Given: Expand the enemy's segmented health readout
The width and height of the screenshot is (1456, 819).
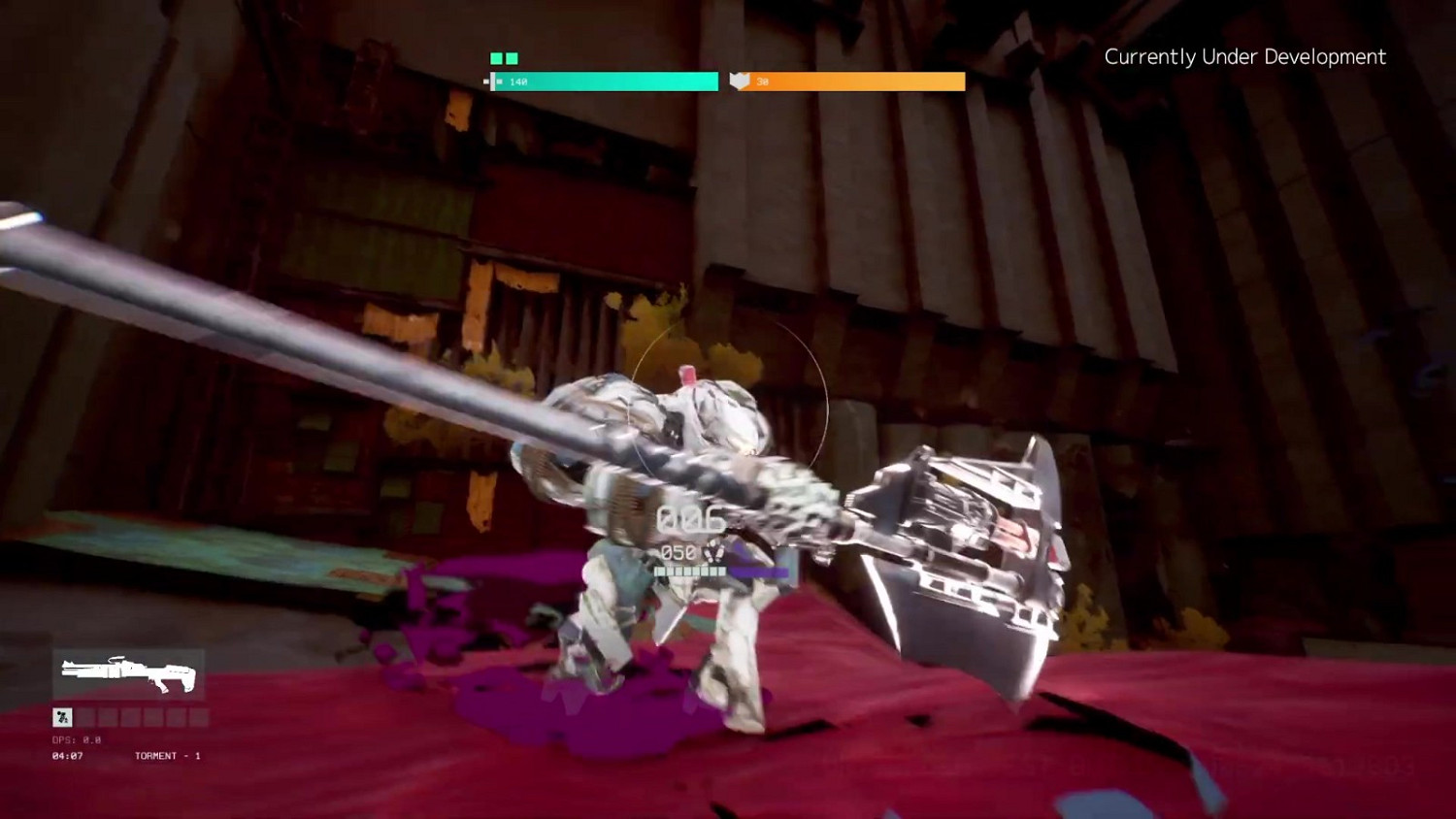Looking at the screenshot, I should point(690,572).
